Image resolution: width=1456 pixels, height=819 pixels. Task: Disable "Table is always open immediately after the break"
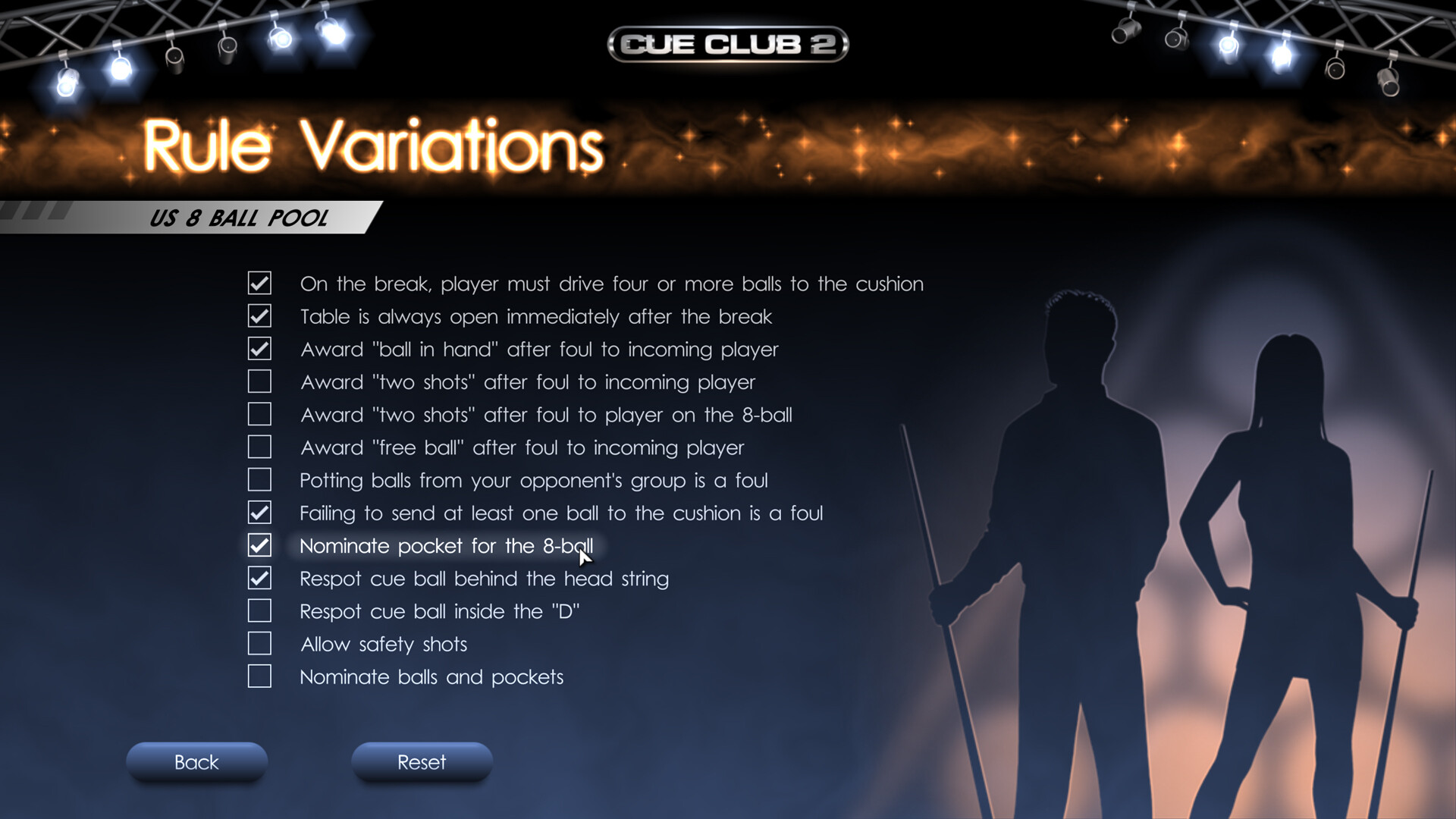tap(259, 316)
